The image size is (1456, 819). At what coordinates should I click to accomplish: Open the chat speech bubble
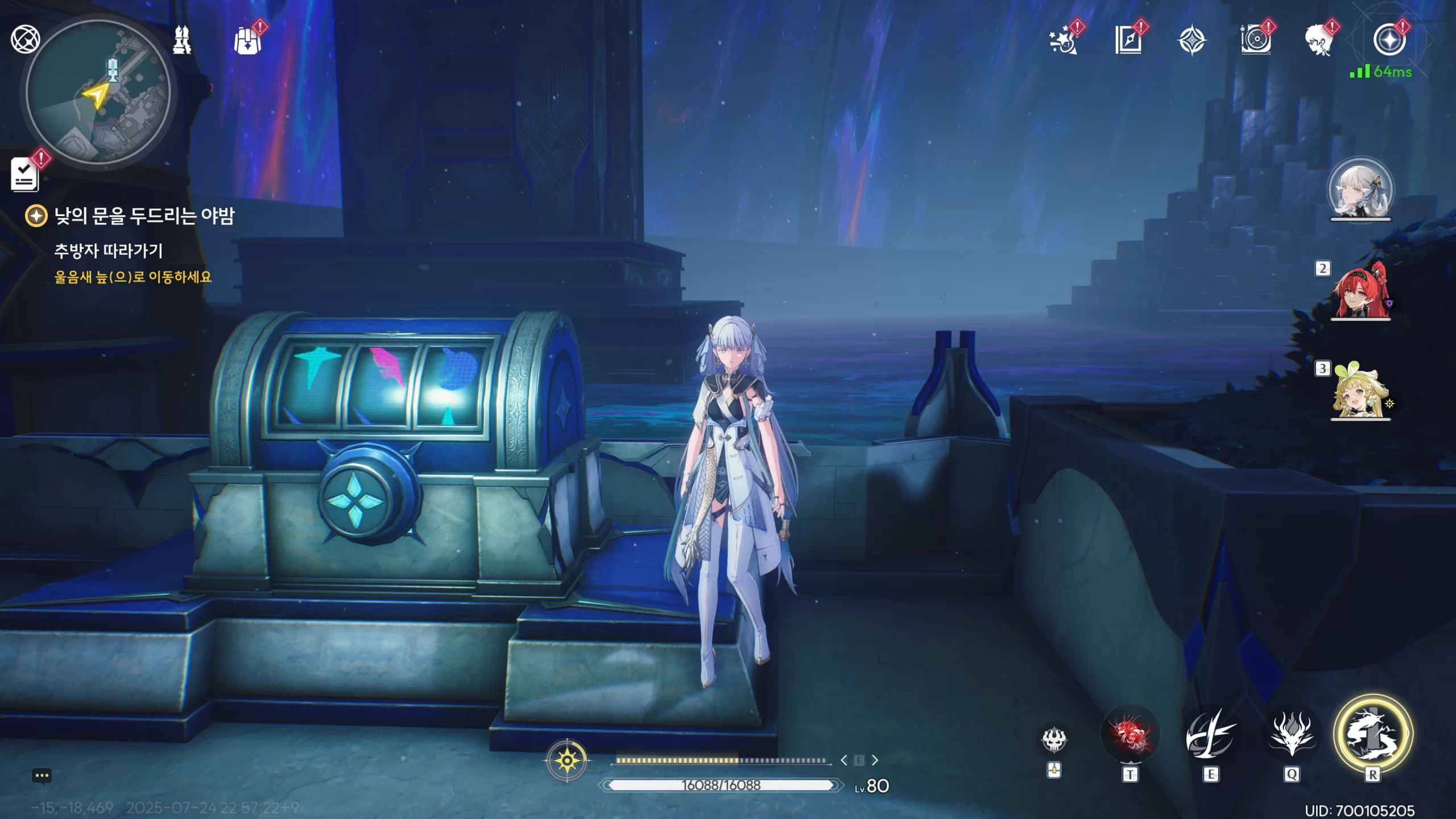(42, 776)
